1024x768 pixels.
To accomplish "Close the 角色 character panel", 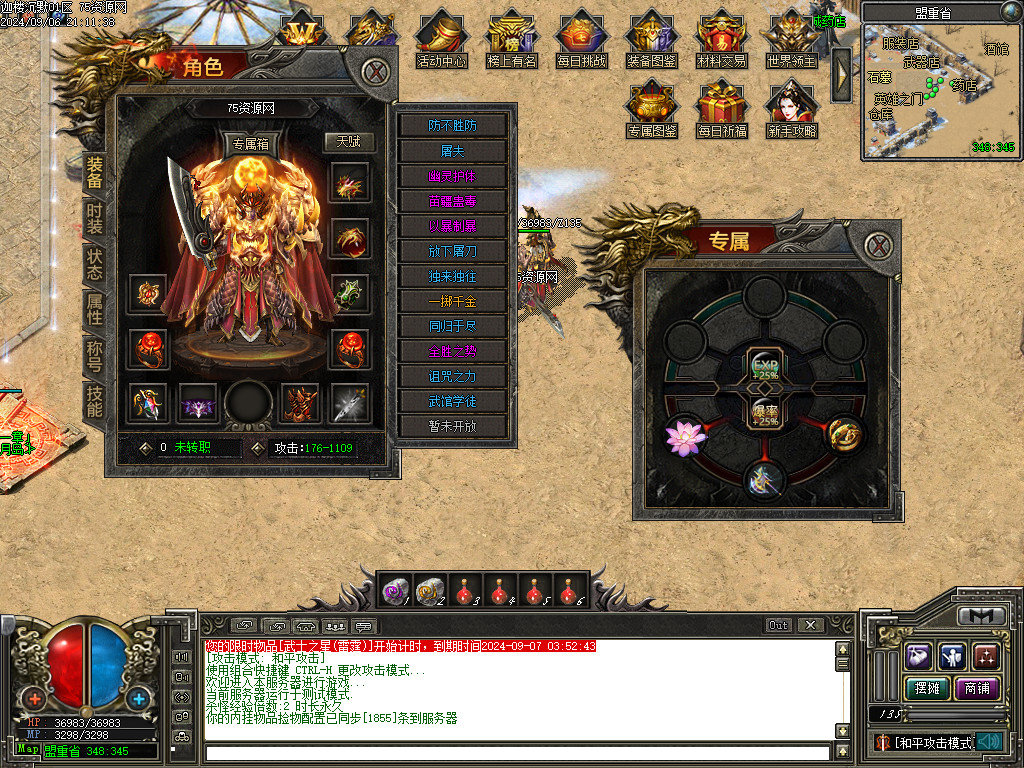I will pyautogui.click(x=375, y=71).
